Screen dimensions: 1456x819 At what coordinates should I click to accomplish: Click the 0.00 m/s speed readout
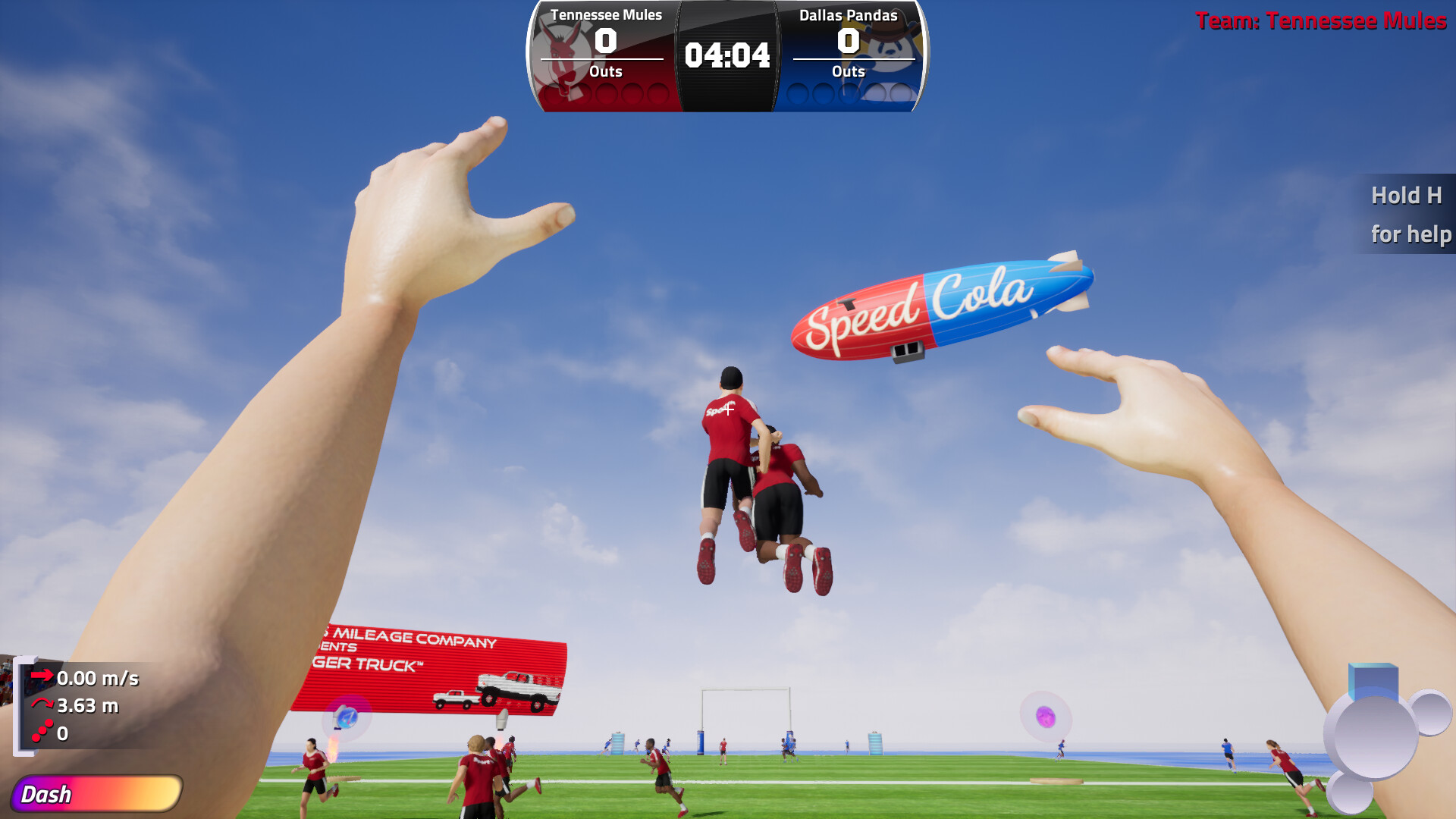point(99,679)
